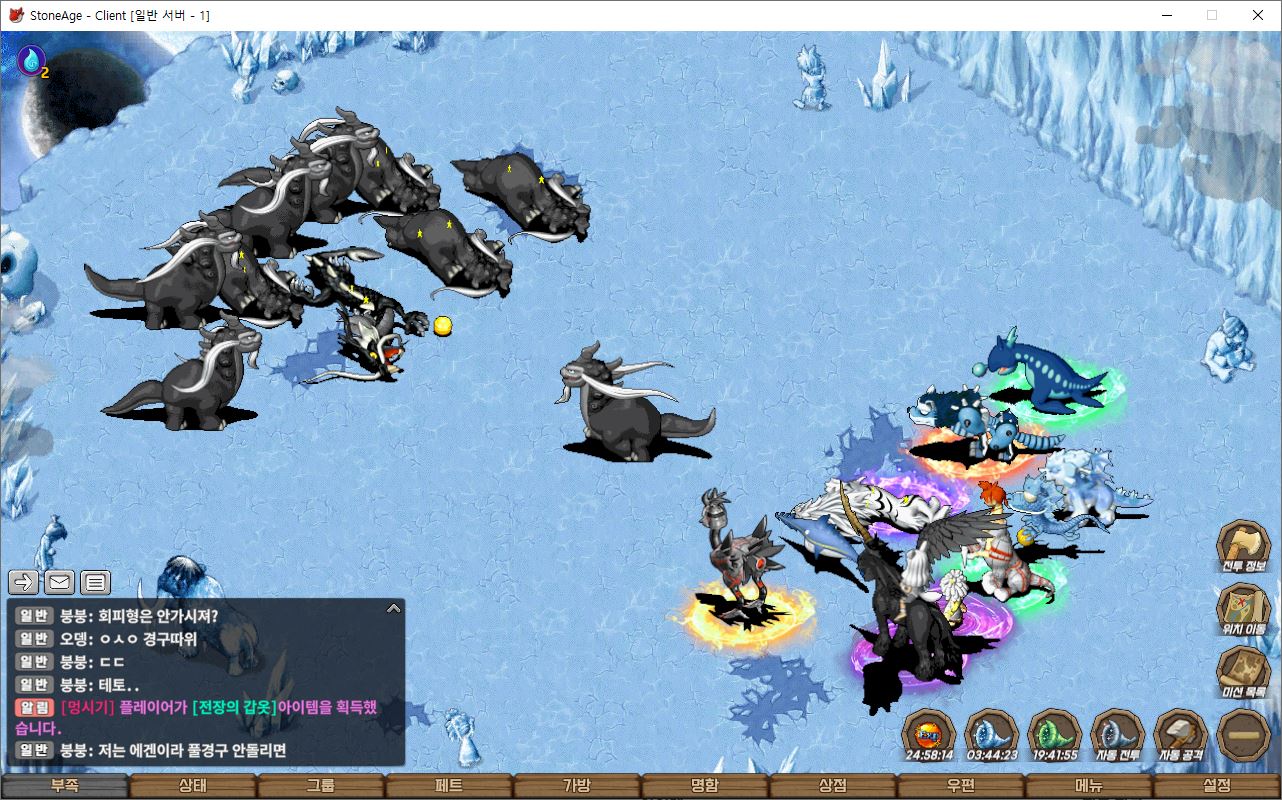Collapse the chat window with the arrow
This screenshot has width=1282, height=800.
point(393,608)
